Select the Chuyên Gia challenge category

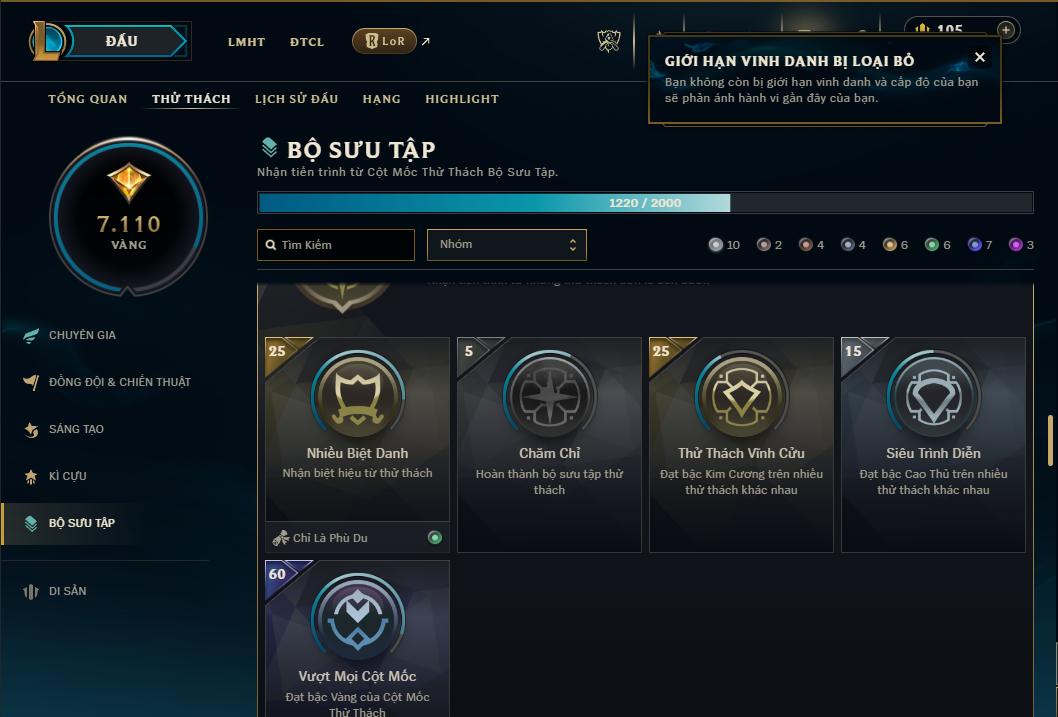[x=82, y=335]
